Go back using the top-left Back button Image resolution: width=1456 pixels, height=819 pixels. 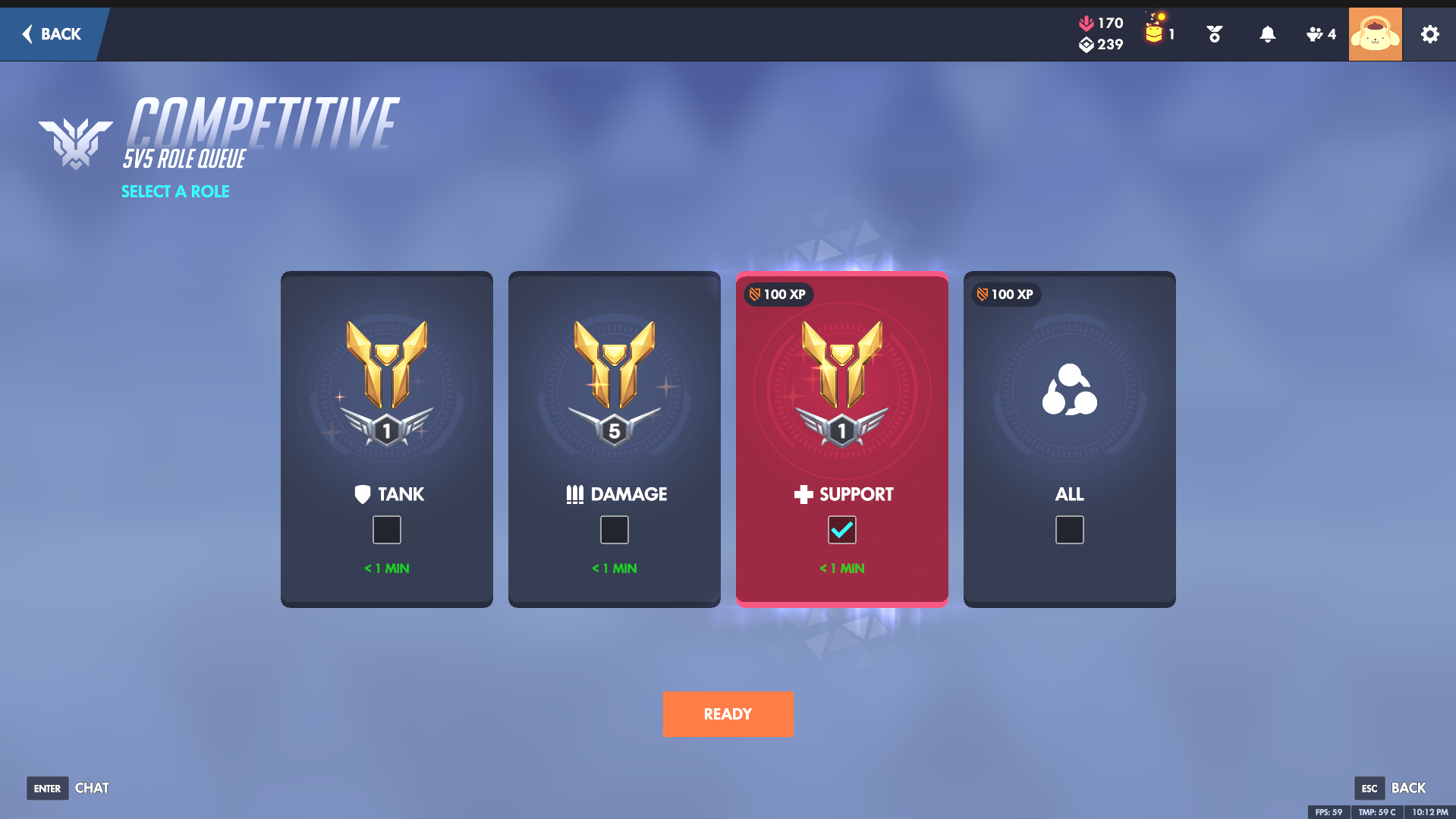[x=52, y=34]
